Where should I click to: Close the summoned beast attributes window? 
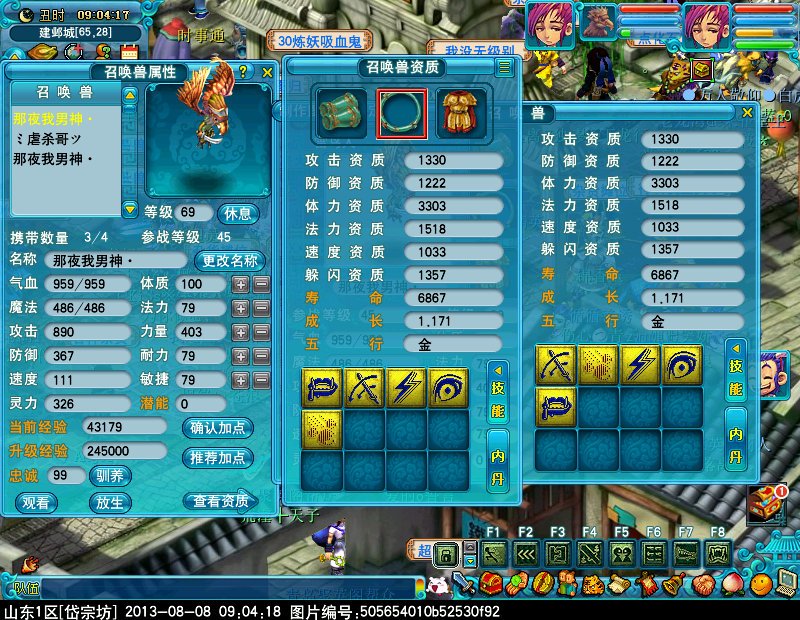[267, 72]
